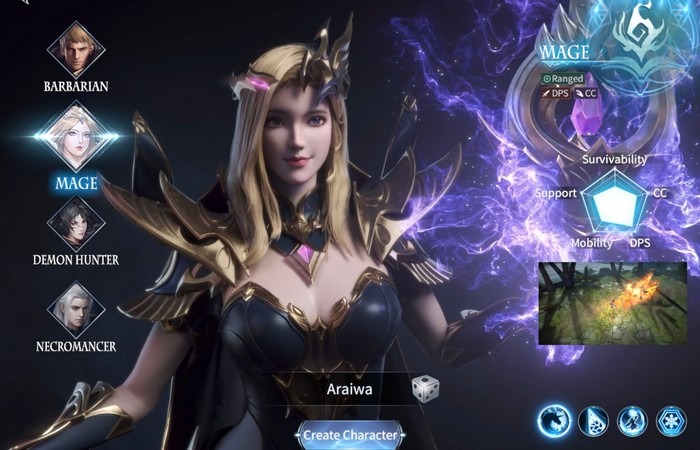The width and height of the screenshot is (700, 450).
Task: Preview the cone blast skill icon
Action: pyautogui.click(x=593, y=421)
